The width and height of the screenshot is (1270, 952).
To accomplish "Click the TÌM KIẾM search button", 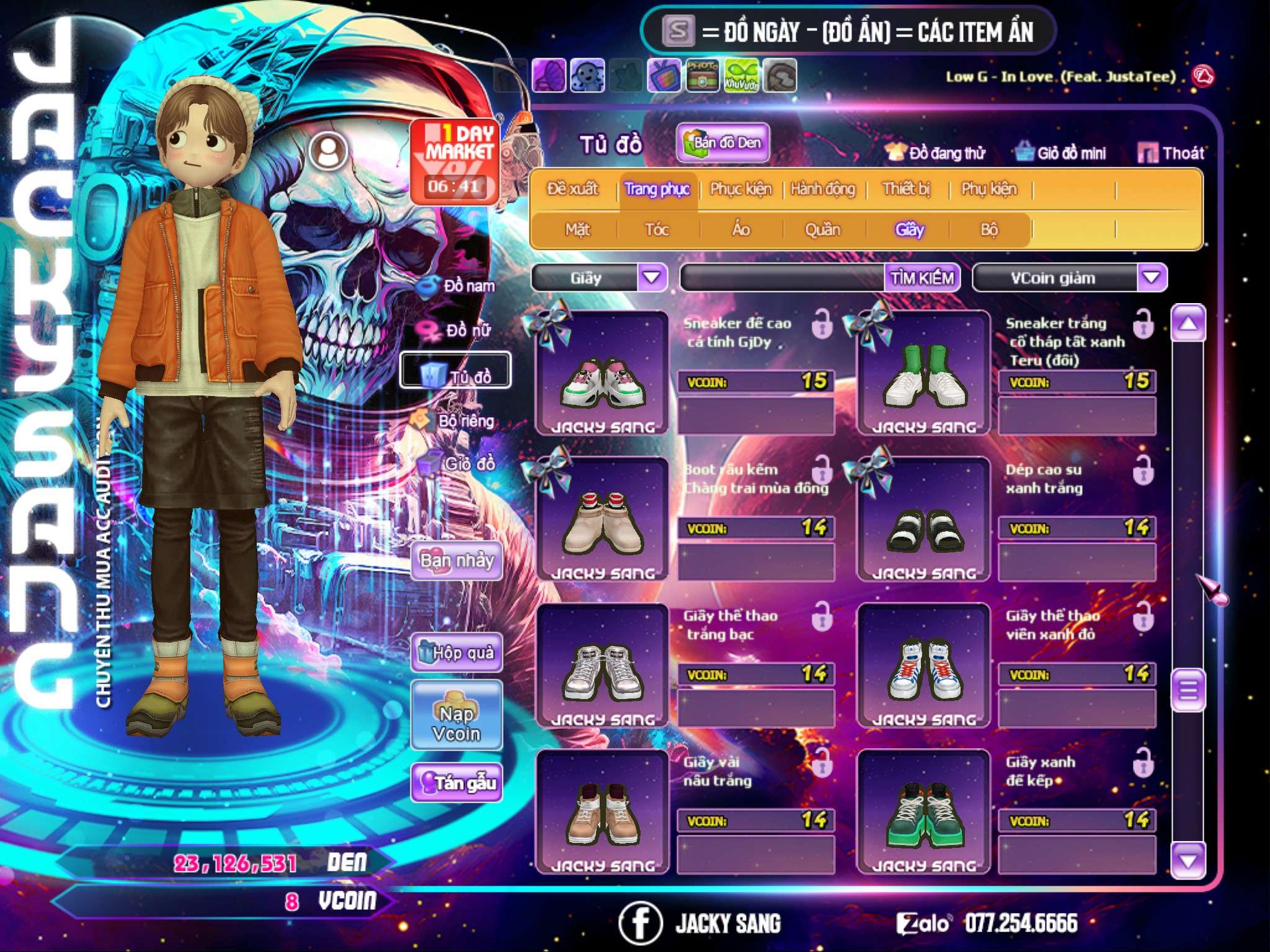I will coord(922,278).
